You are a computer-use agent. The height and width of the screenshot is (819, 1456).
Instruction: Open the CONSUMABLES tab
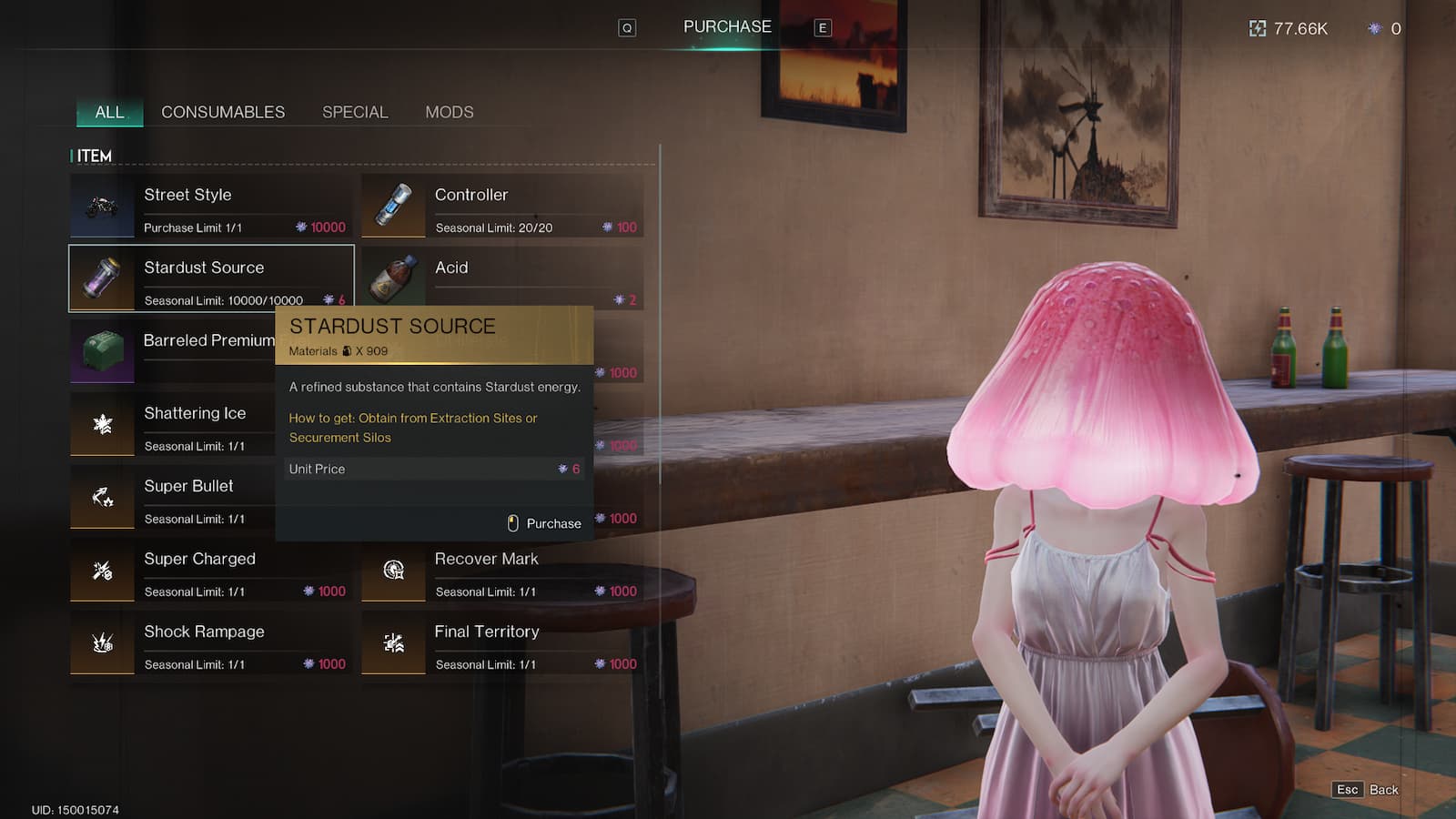223,112
